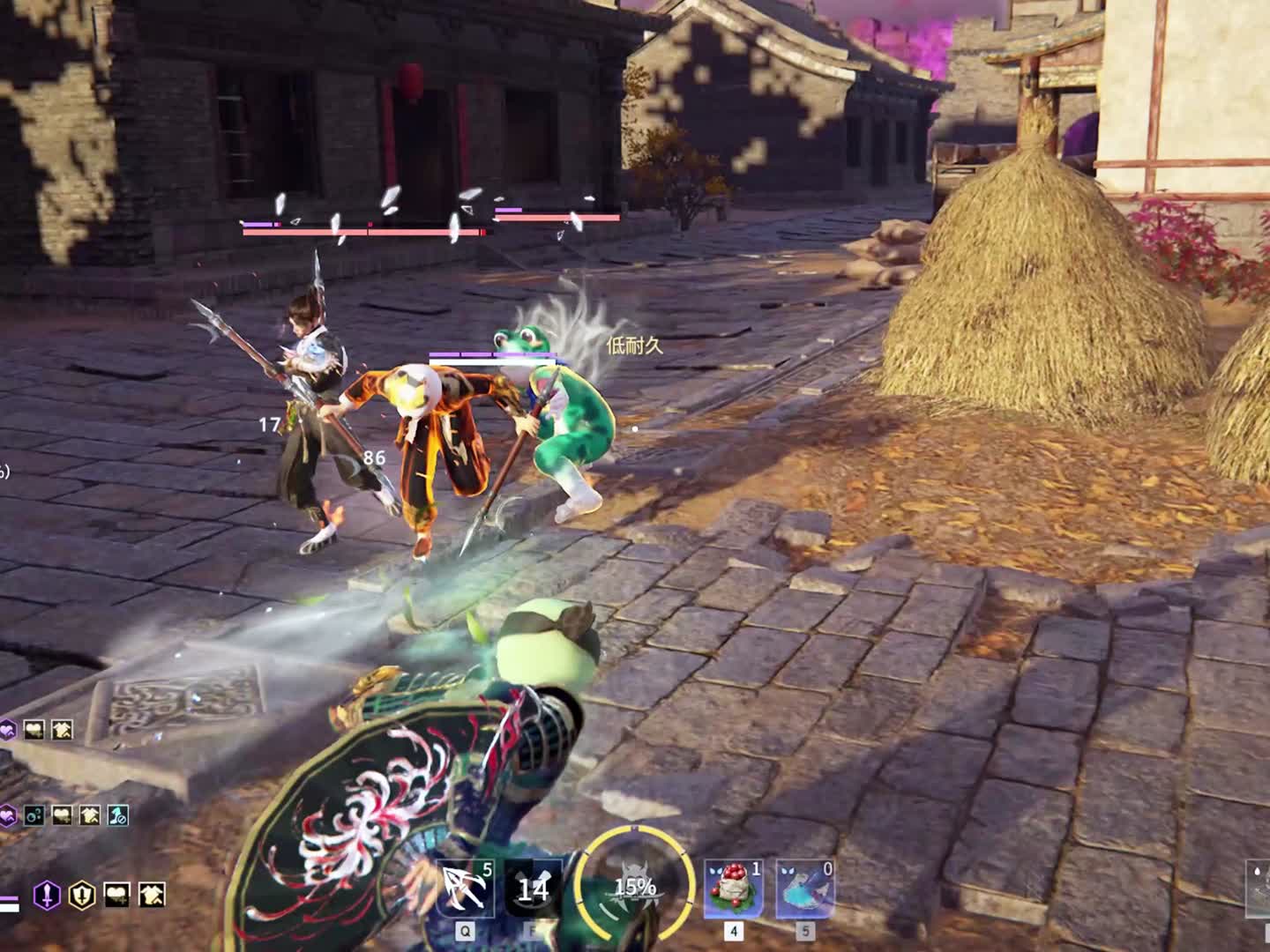
Task: Use the red berry pouch item
Action: pos(733,889)
